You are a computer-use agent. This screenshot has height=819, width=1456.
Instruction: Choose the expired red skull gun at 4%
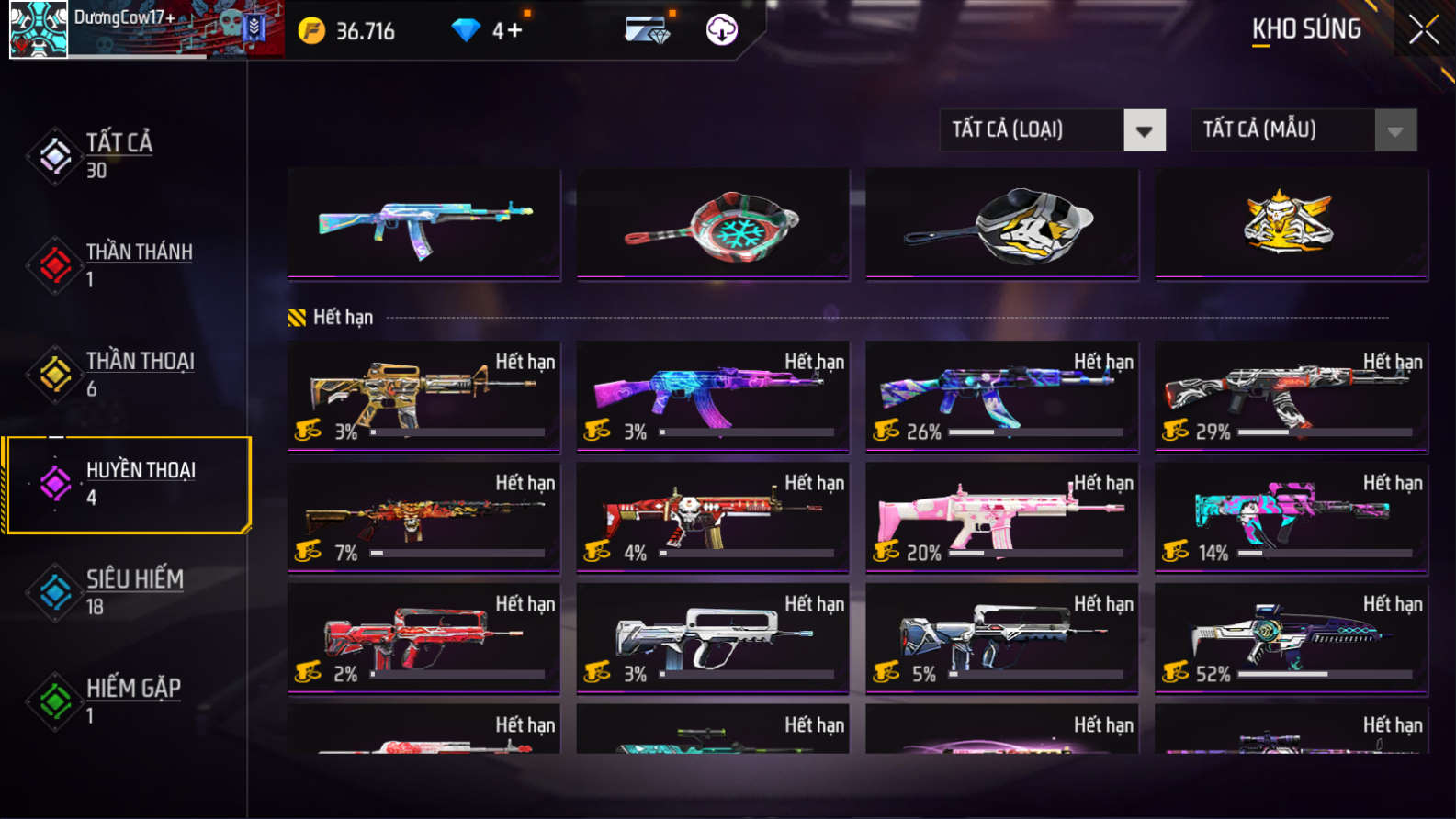tap(713, 517)
